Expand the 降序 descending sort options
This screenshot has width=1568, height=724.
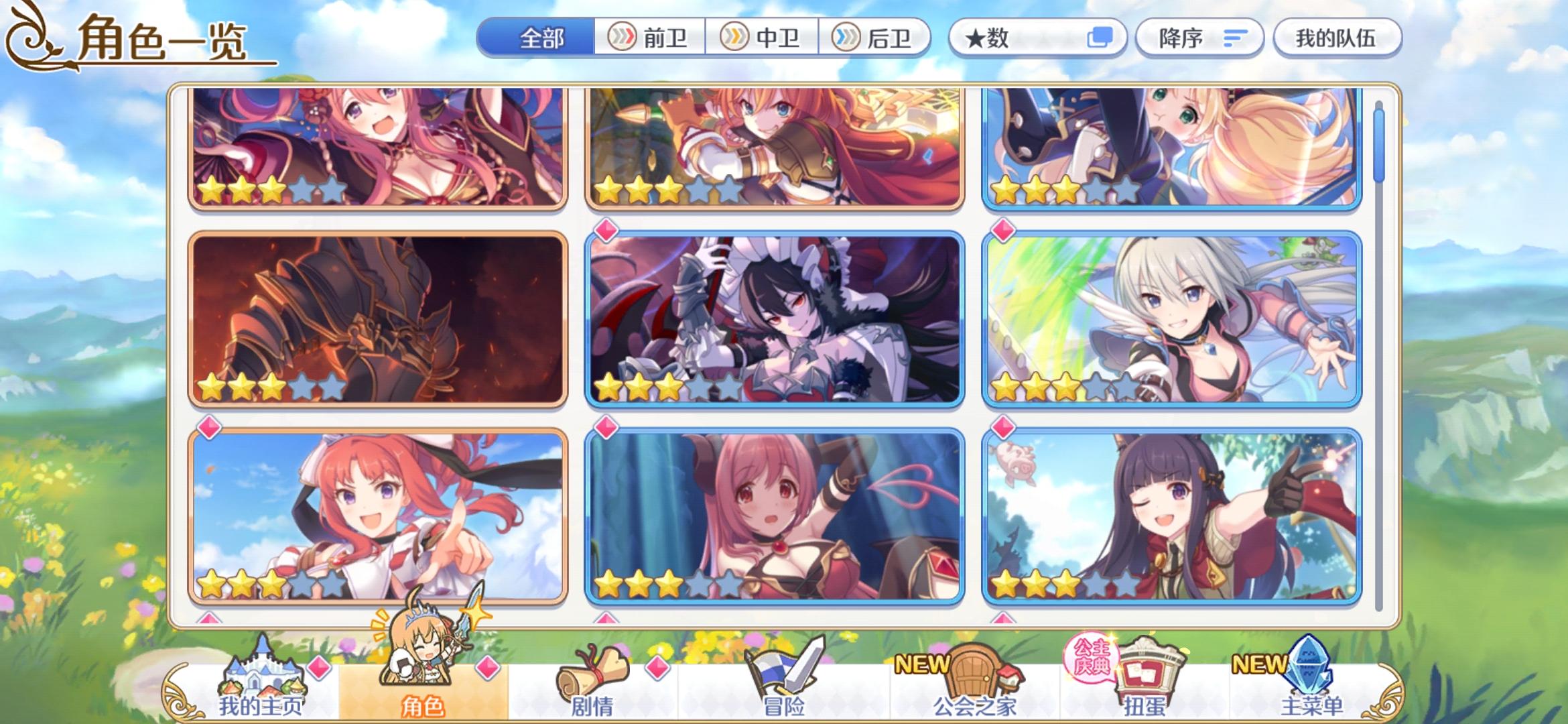point(1199,38)
